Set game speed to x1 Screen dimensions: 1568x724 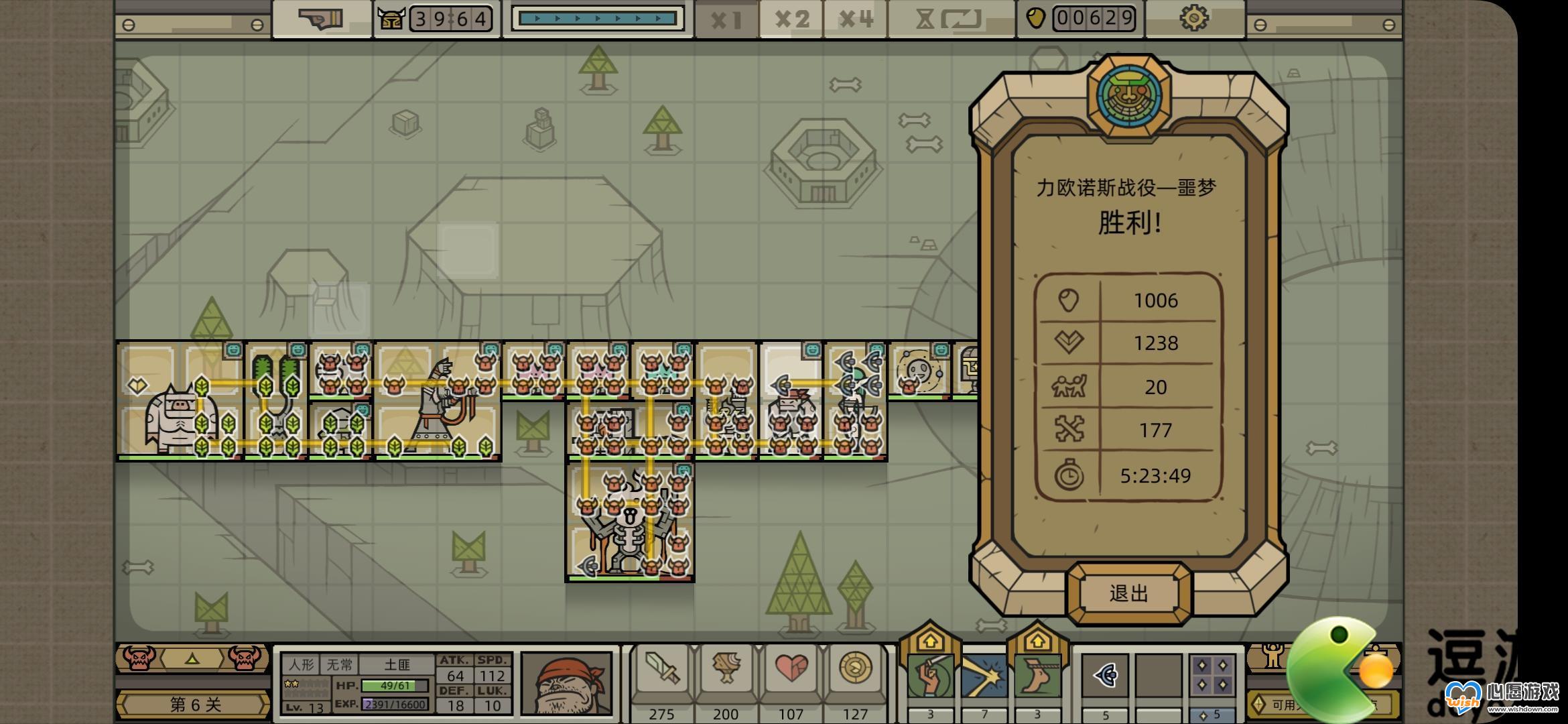(726, 19)
